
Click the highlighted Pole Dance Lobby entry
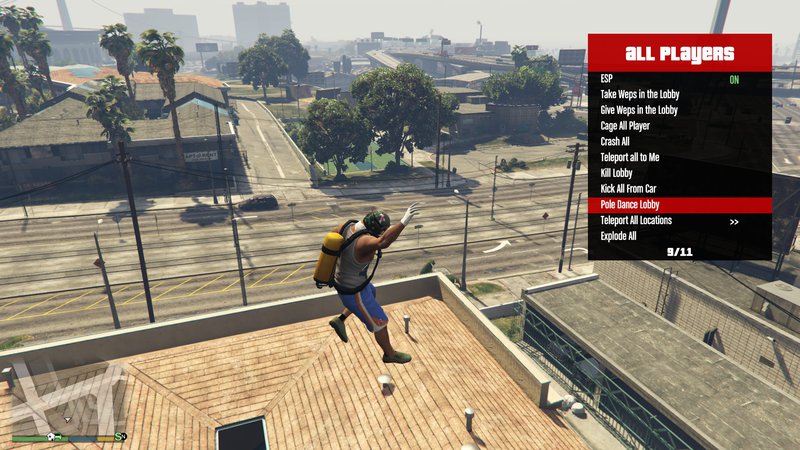pyautogui.click(x=679, y=205)
